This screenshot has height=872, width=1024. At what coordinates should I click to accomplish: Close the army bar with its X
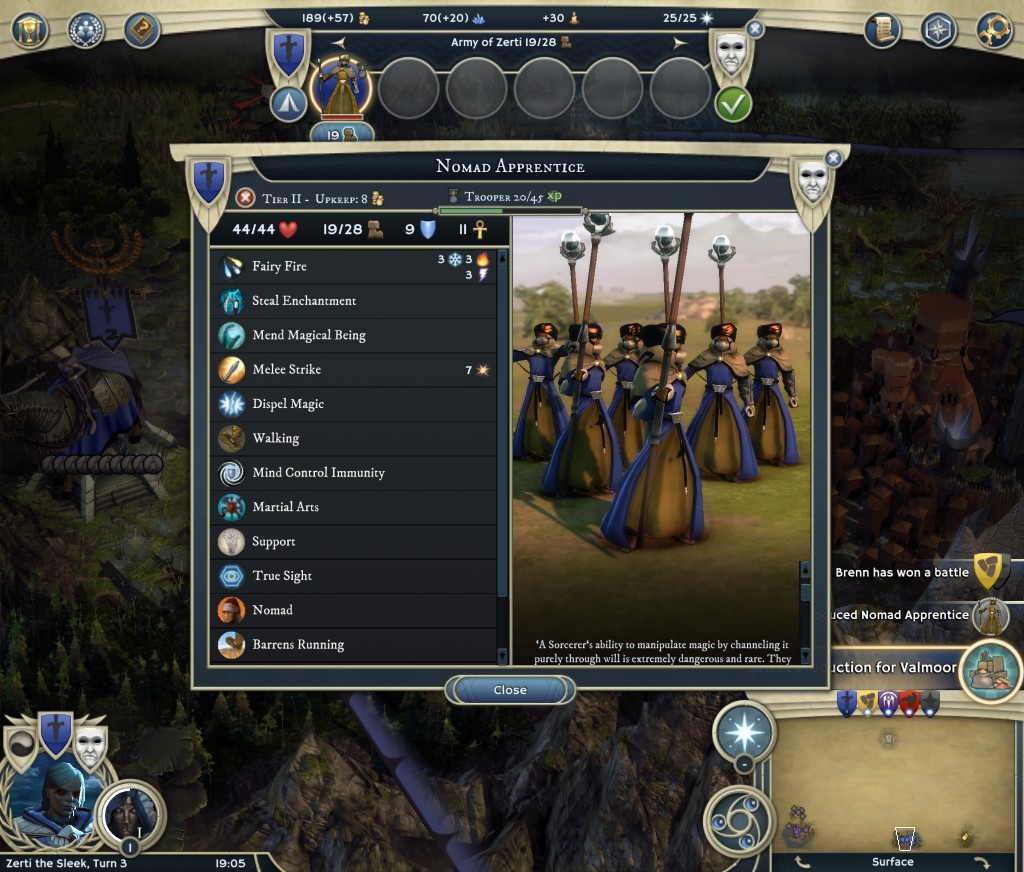tap(755, 30)
